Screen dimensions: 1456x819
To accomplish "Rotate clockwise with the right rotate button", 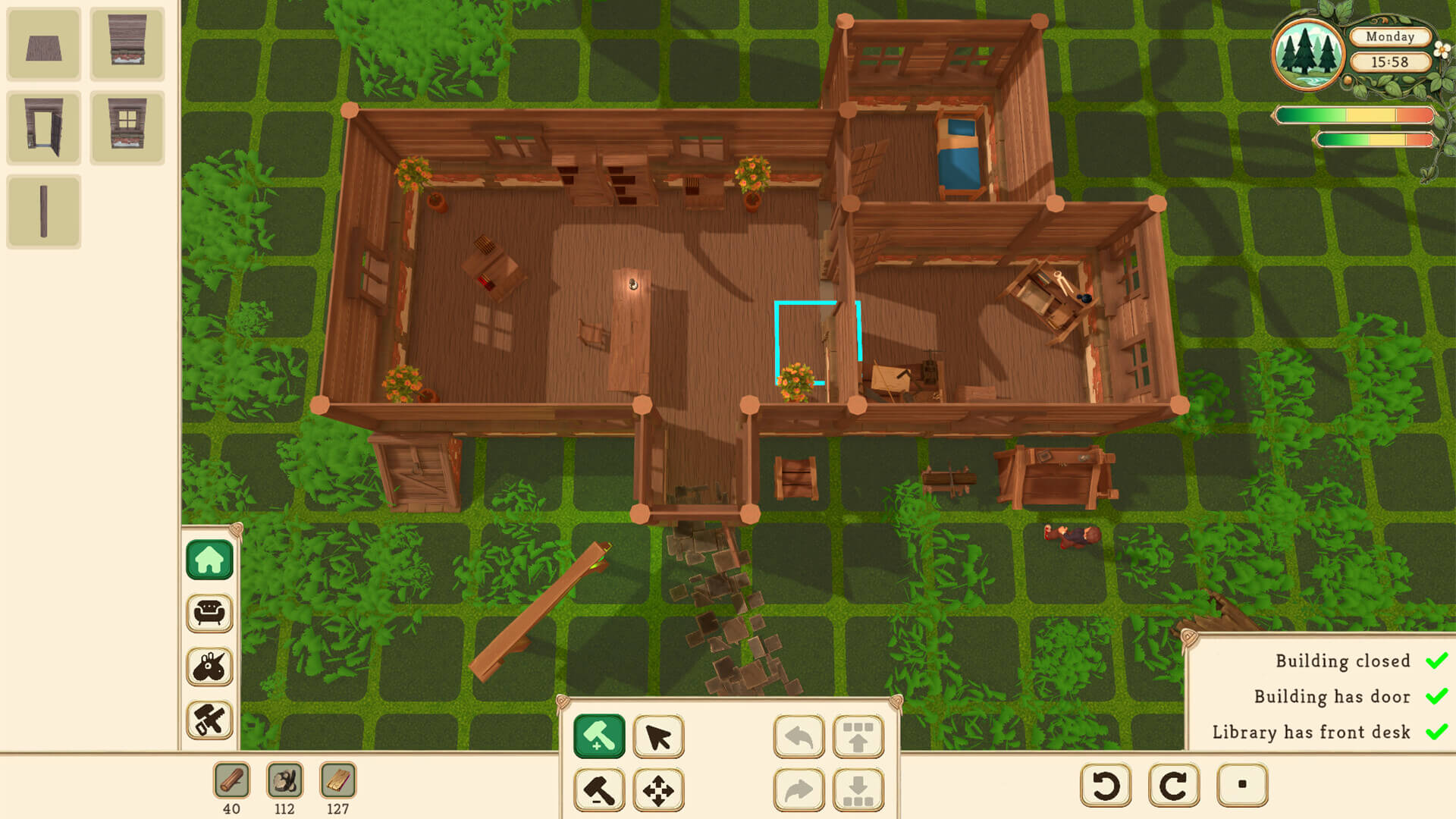I will click(1174, 785).
